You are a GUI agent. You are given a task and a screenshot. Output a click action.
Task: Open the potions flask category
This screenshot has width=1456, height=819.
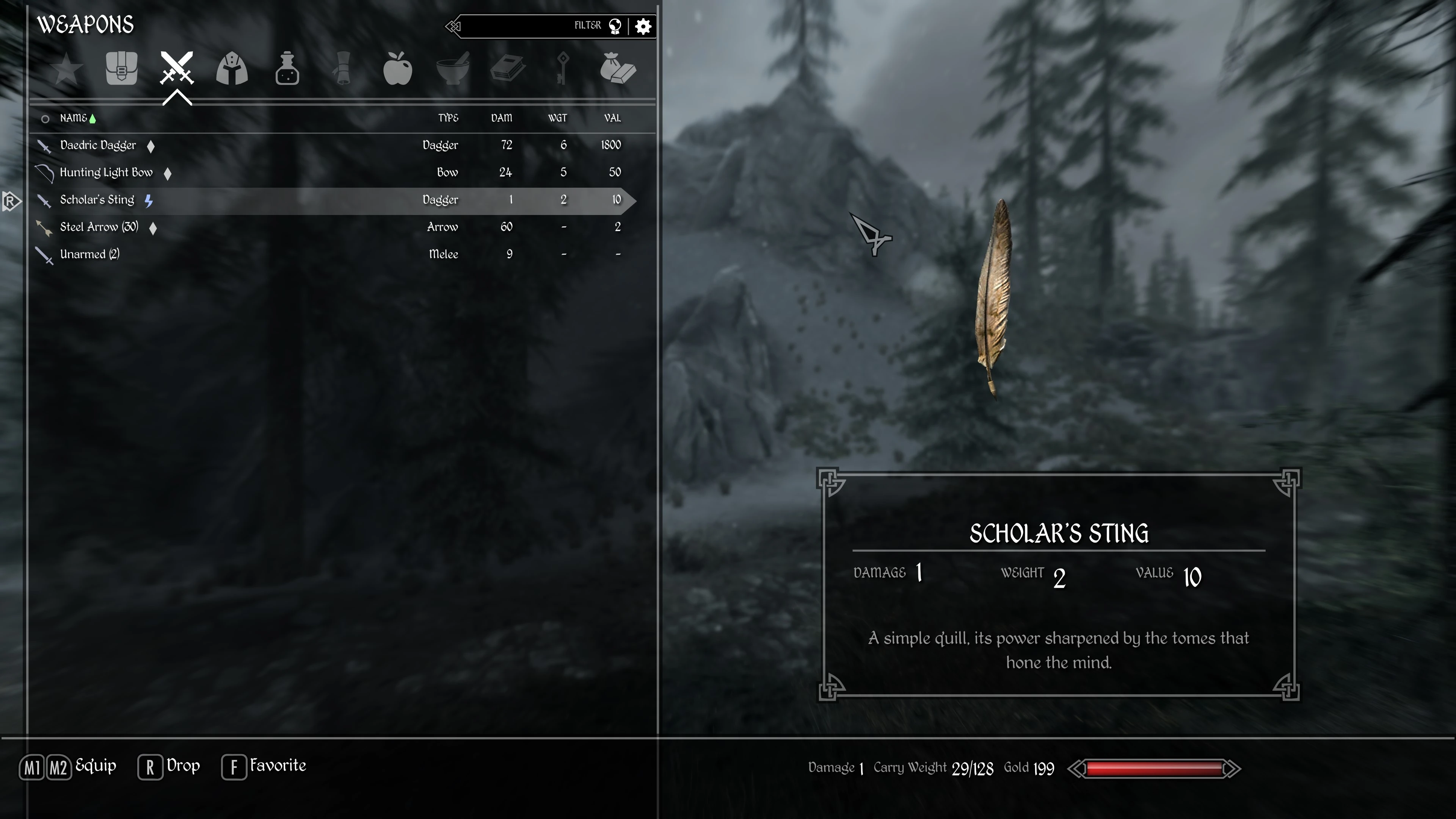point(287,69)
